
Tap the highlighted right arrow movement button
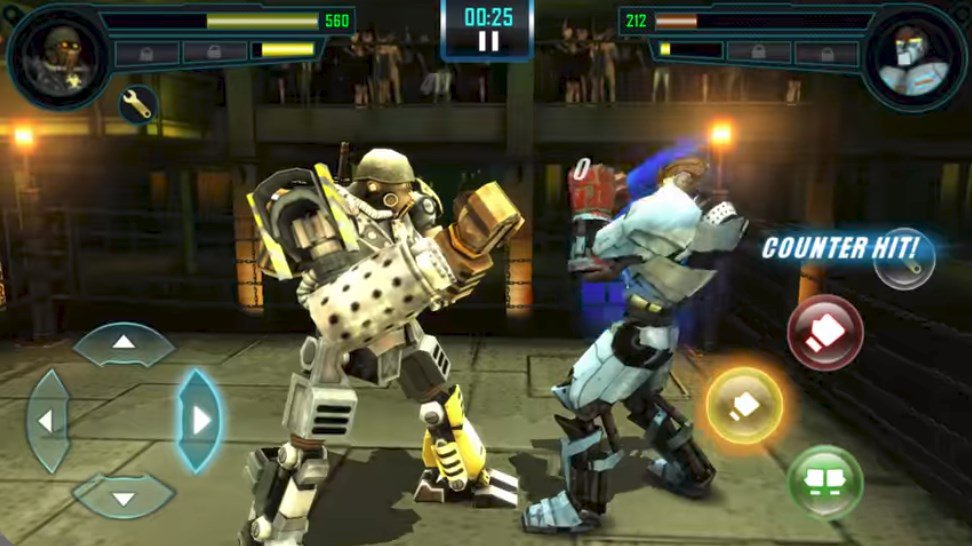199,420
